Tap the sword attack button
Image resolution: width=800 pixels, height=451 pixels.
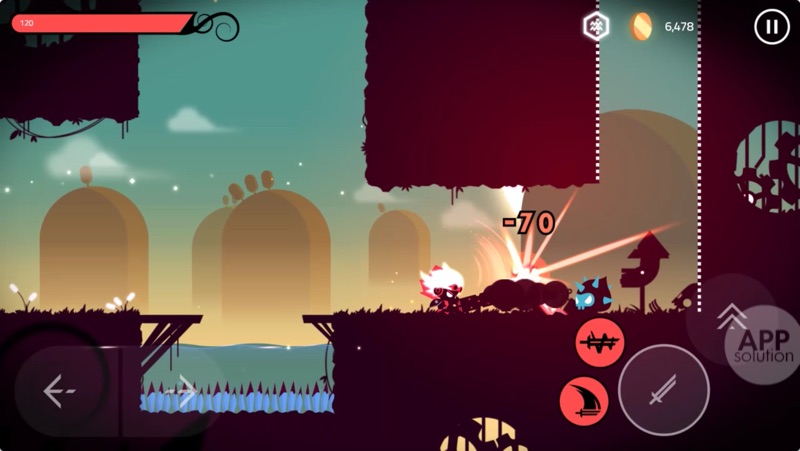[663, 389]
